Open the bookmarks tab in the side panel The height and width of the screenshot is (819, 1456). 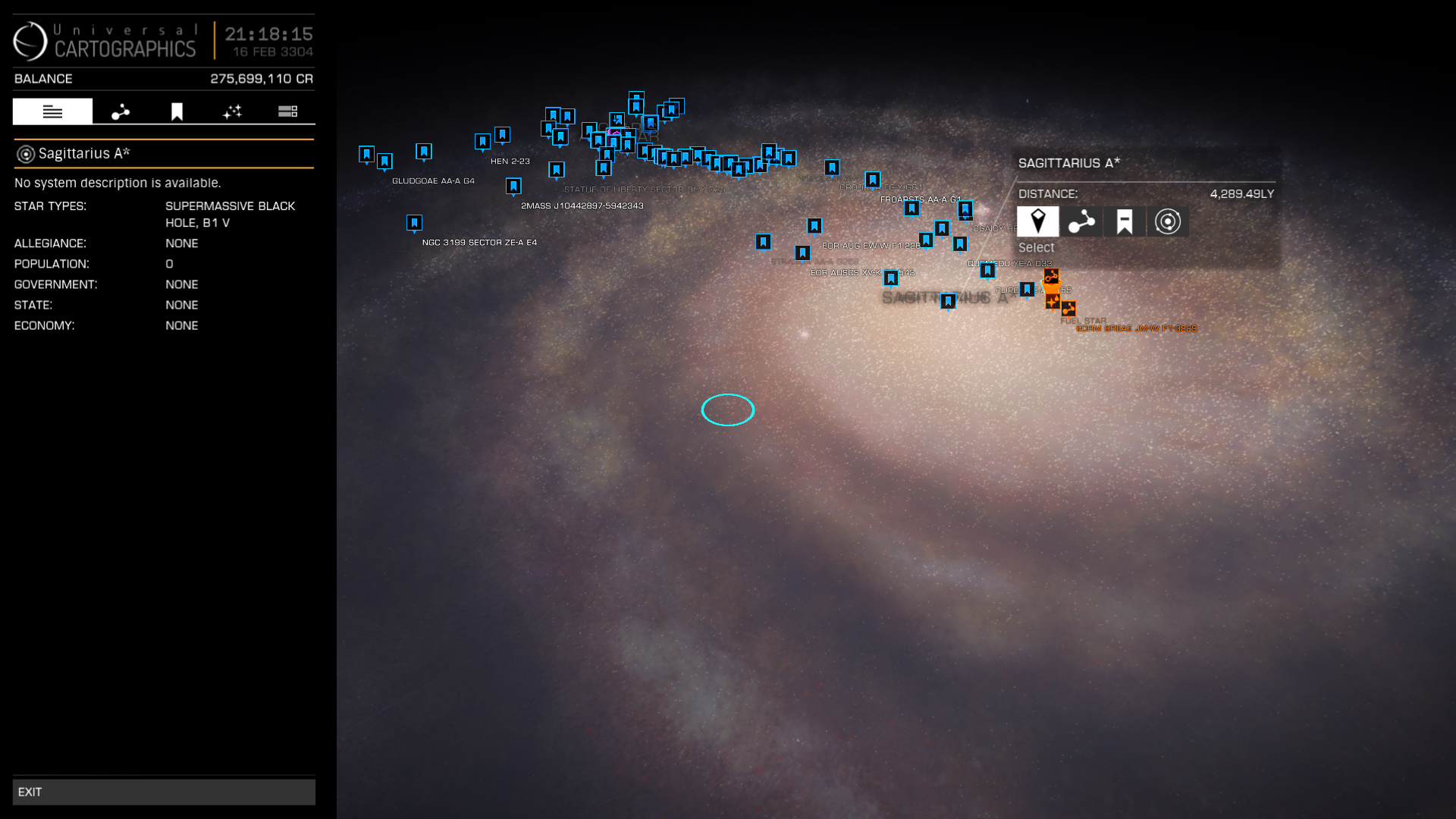pos(177,111)
